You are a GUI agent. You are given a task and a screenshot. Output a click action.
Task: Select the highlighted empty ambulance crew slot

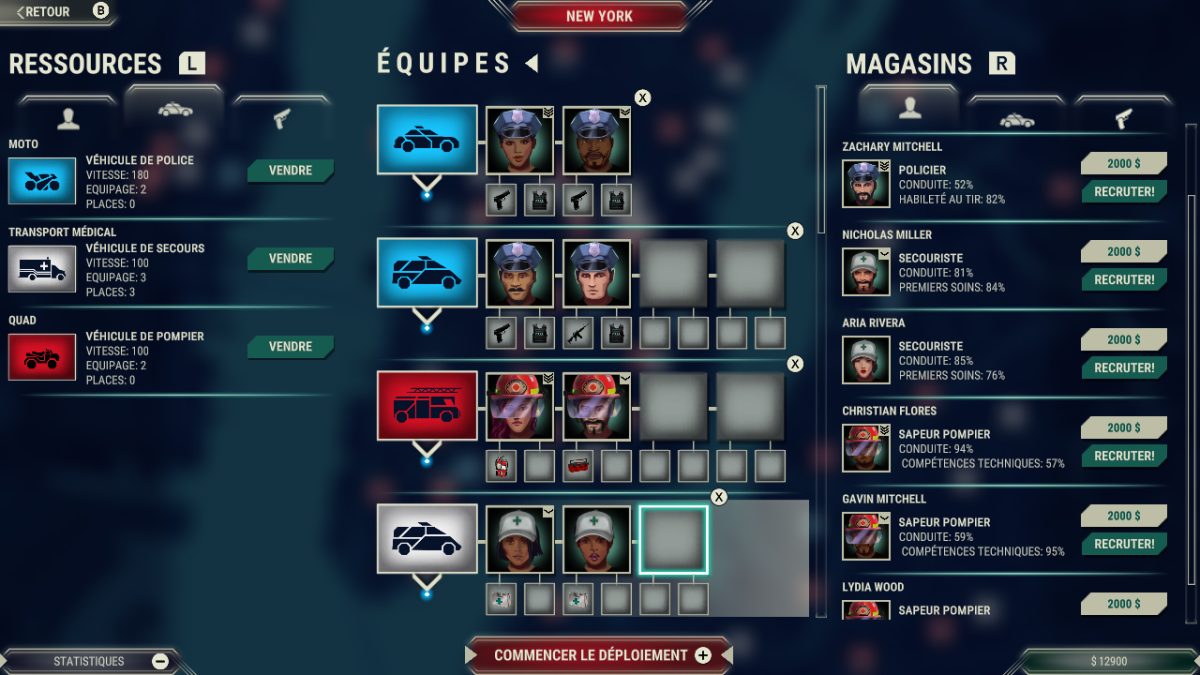click(x=673, y=539)
